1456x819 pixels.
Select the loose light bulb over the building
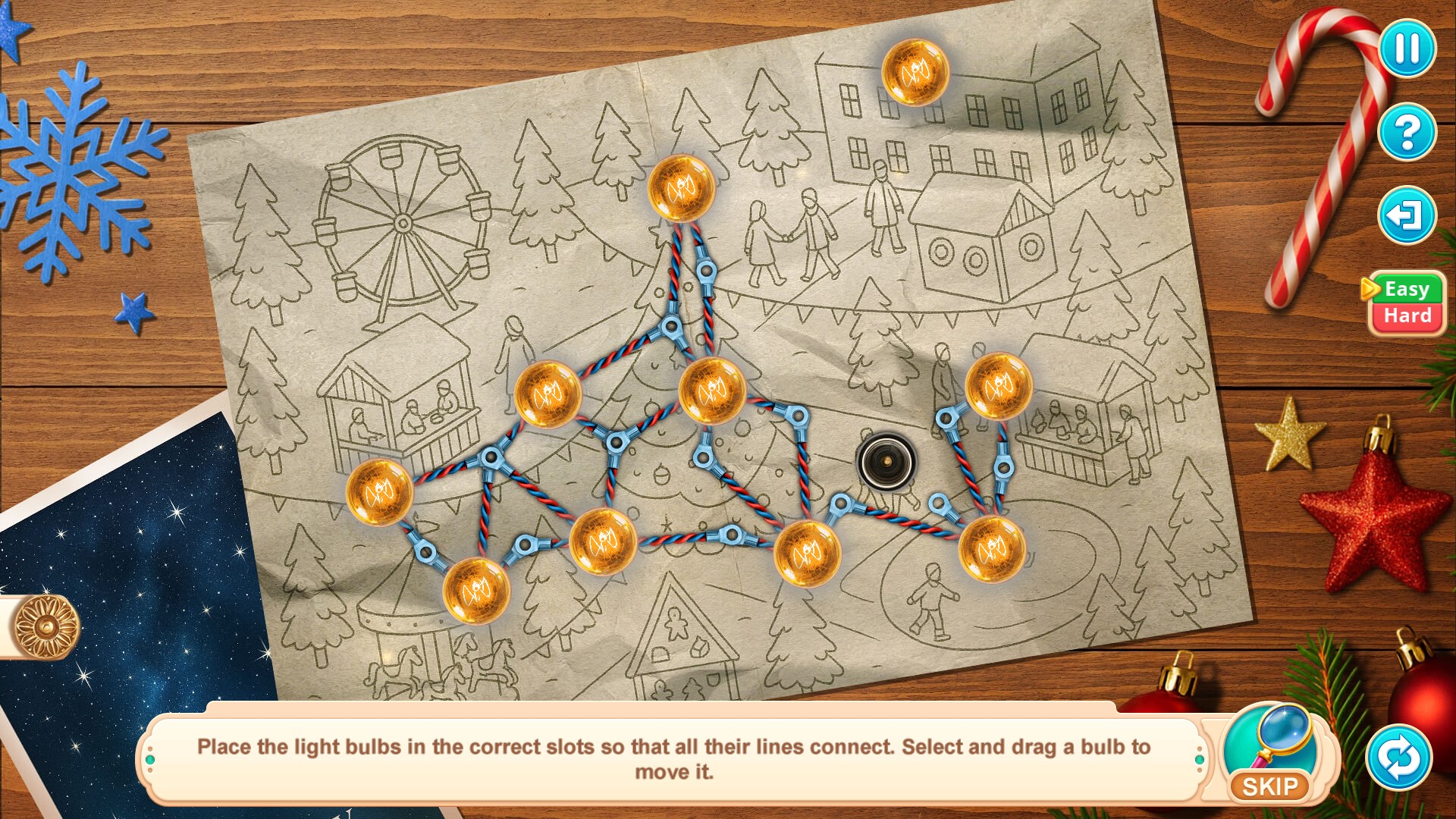(x=915, y=73)
